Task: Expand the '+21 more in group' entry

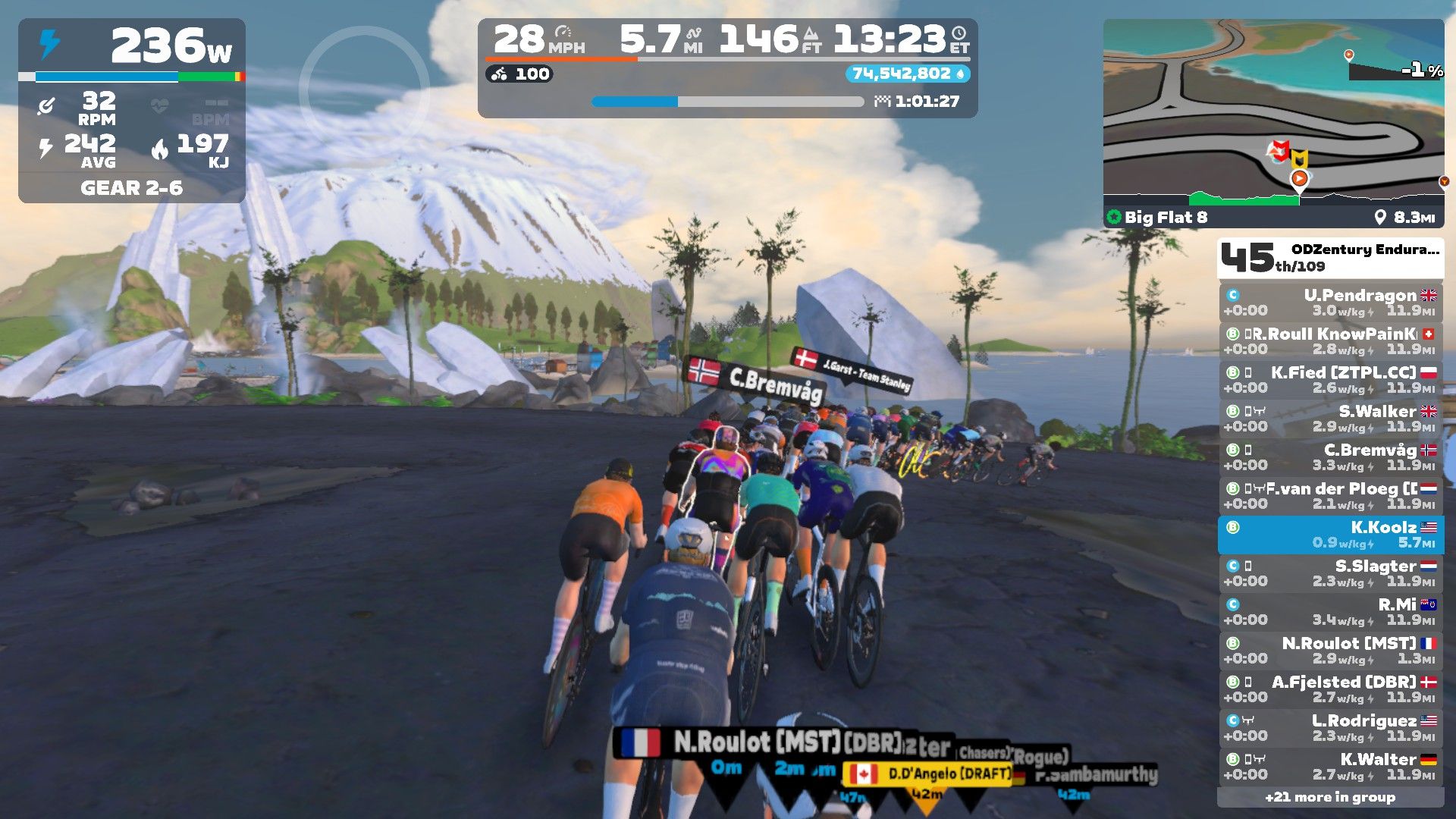Action: click(x=1330, y=797)
